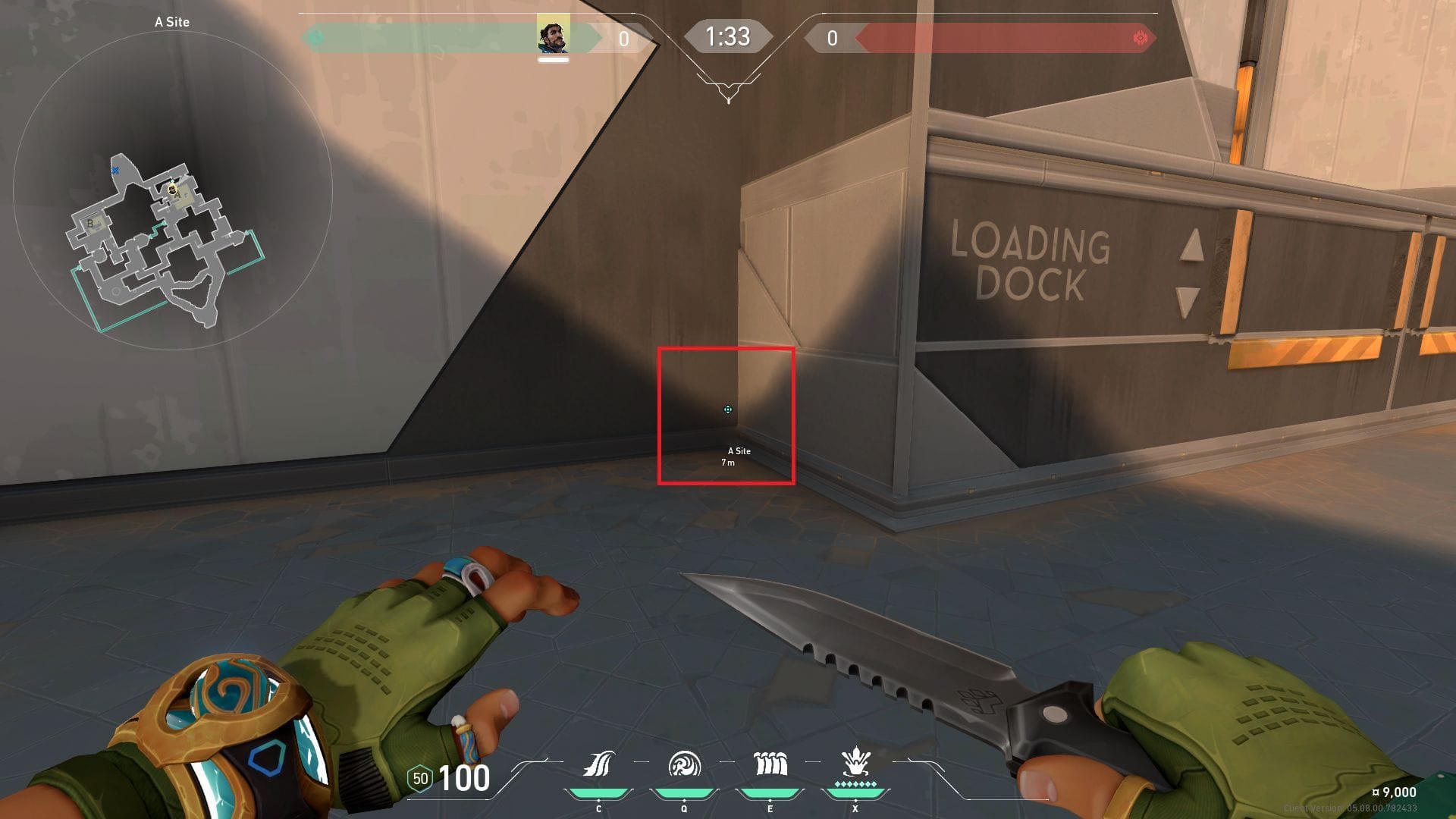Activate the Cascade wave ability icon
1456x819 pixels.
598,764
